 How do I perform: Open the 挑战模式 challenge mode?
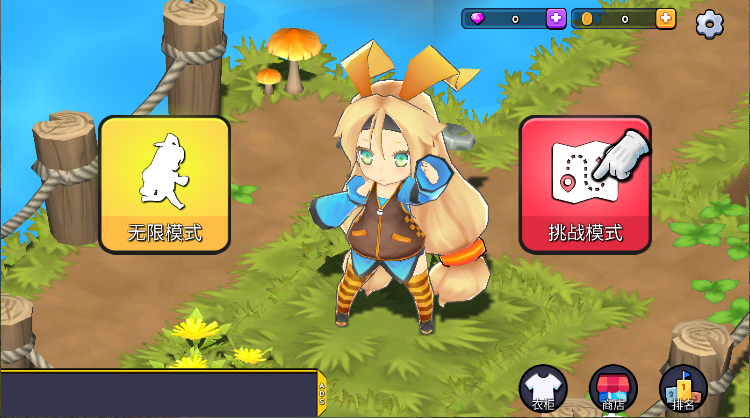[585, 183]
